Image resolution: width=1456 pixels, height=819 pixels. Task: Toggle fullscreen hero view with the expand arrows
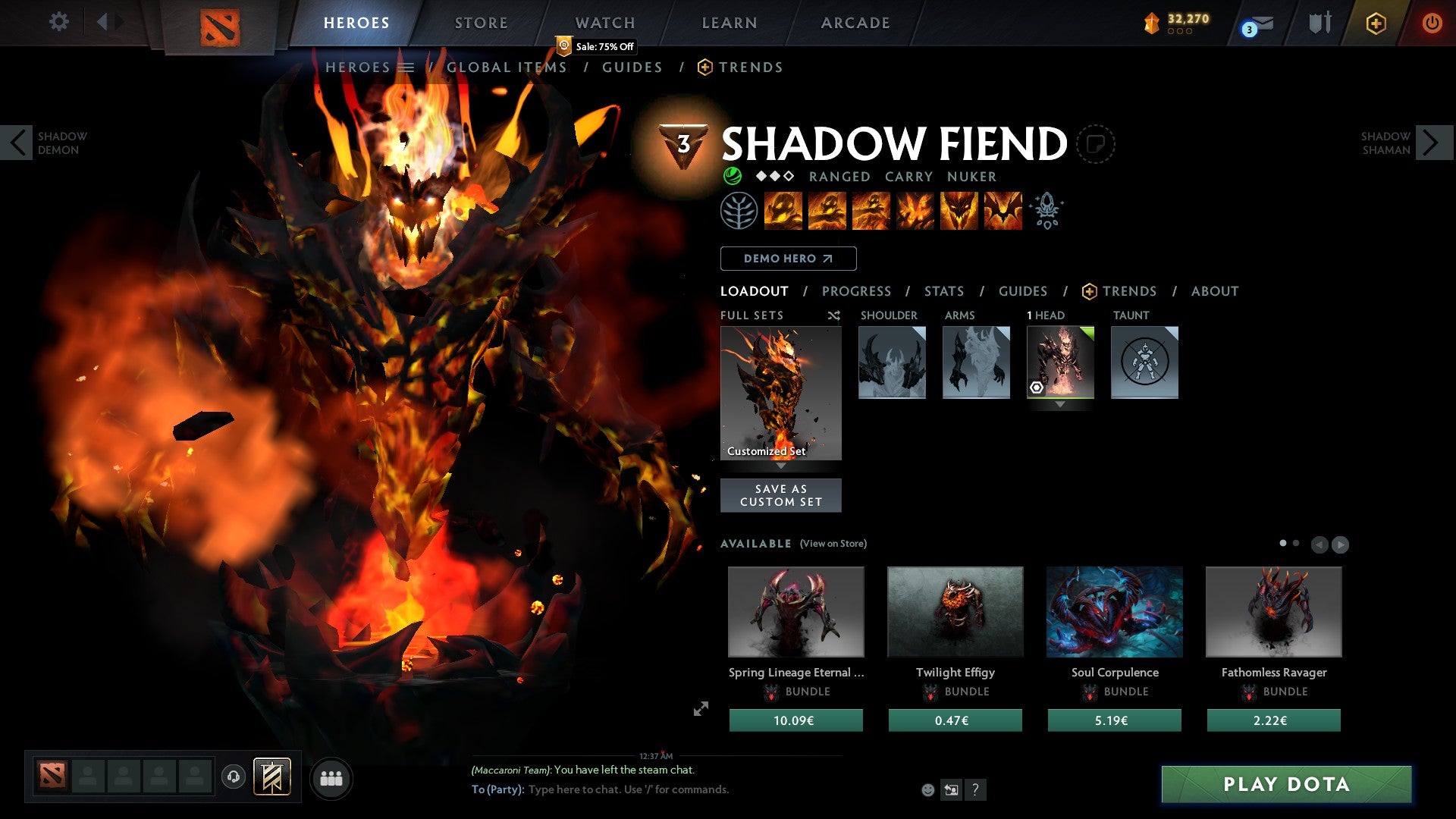[701, 707]
